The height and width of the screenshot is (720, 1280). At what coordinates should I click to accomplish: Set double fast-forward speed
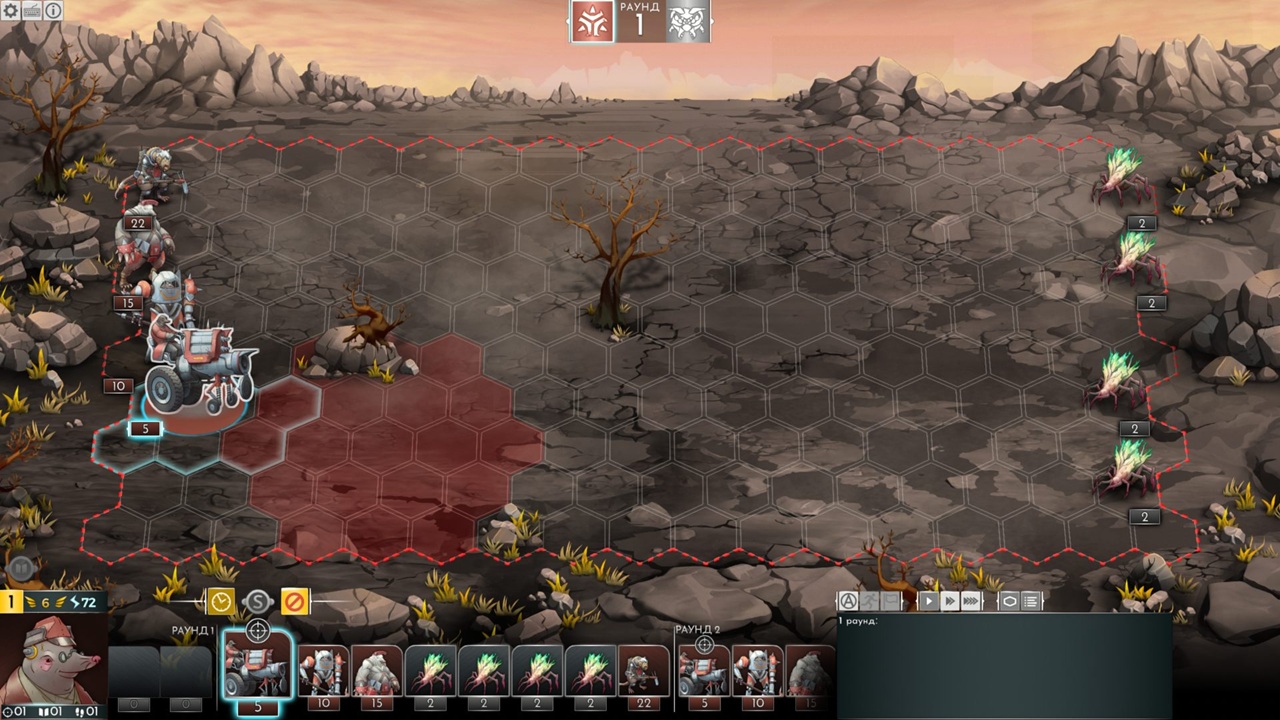pos(949,601)
